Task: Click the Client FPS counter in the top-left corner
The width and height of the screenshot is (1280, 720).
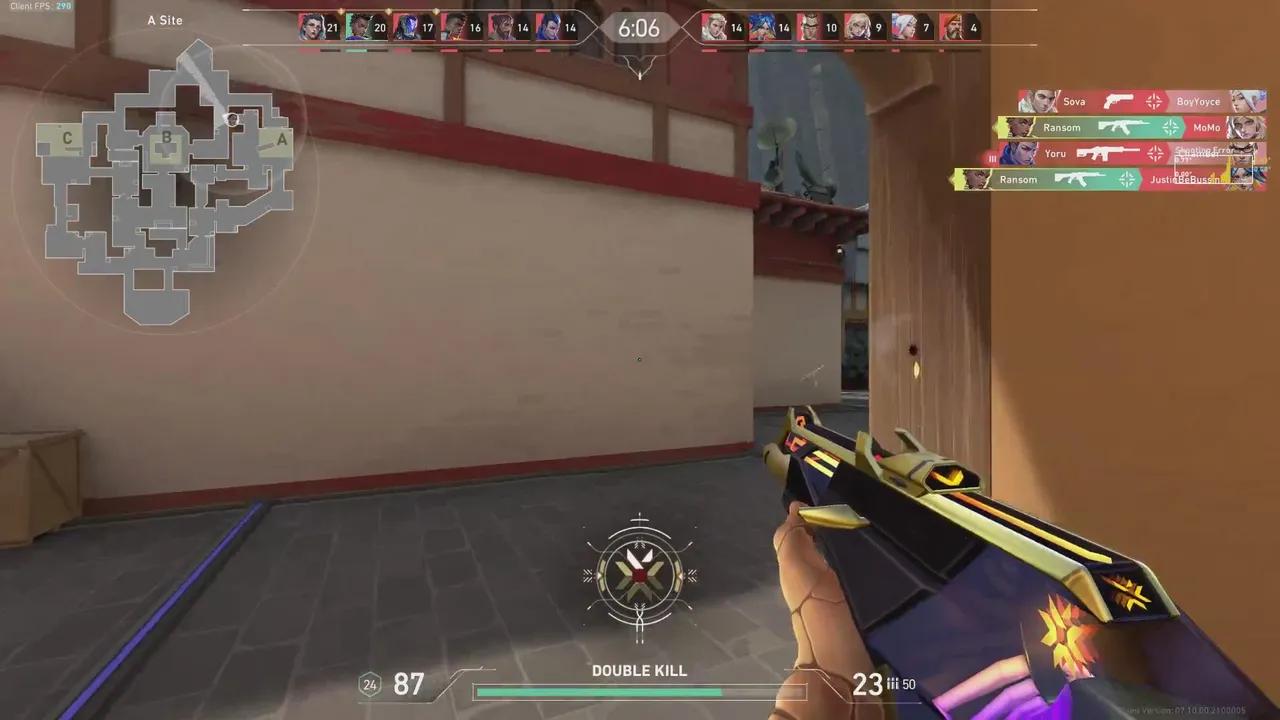Action: (x=40, y=6)
